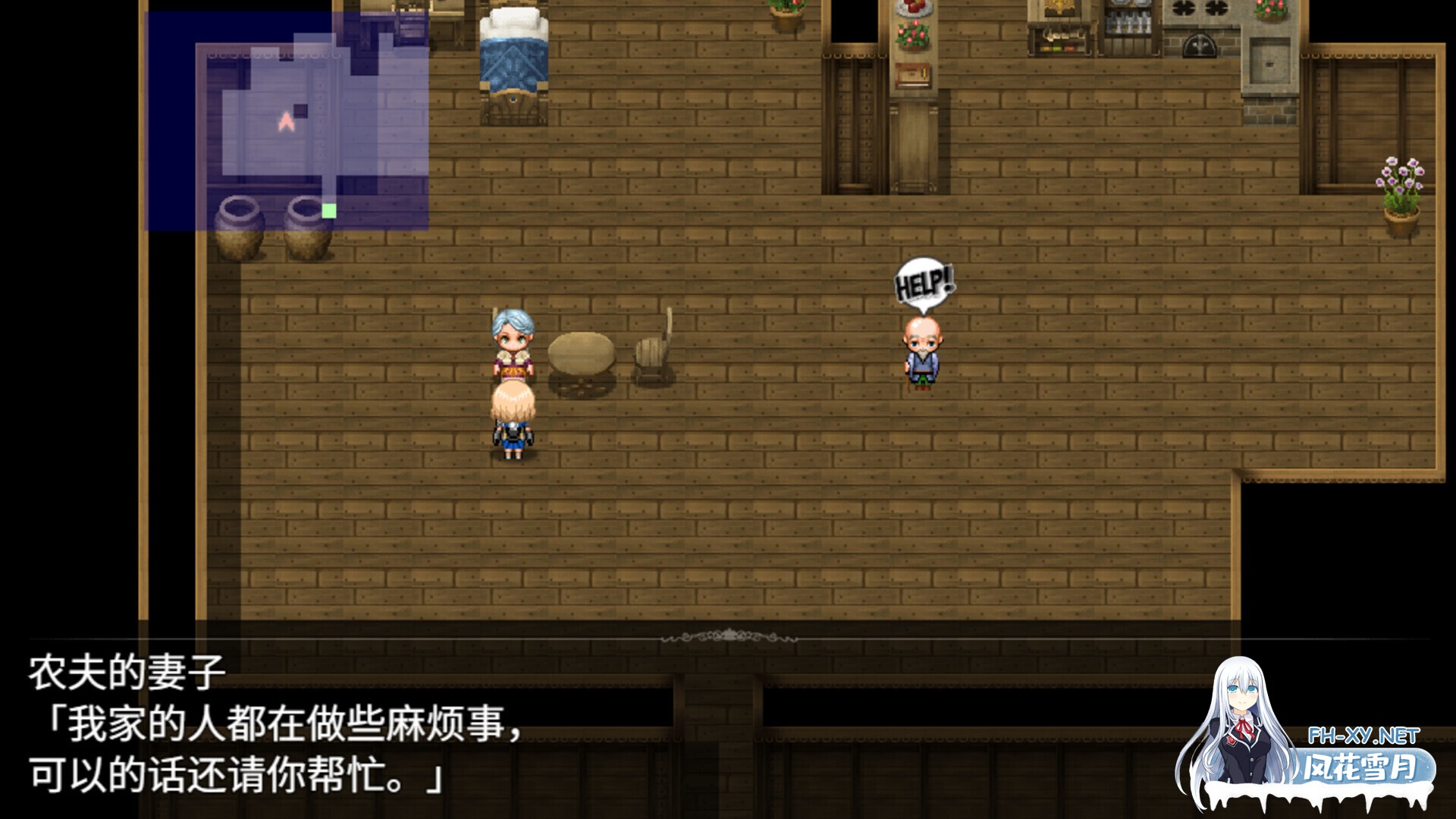Click the red flowers shelf near the kitchen
The height and width of the screenshot is (819, 1456).
914,34
